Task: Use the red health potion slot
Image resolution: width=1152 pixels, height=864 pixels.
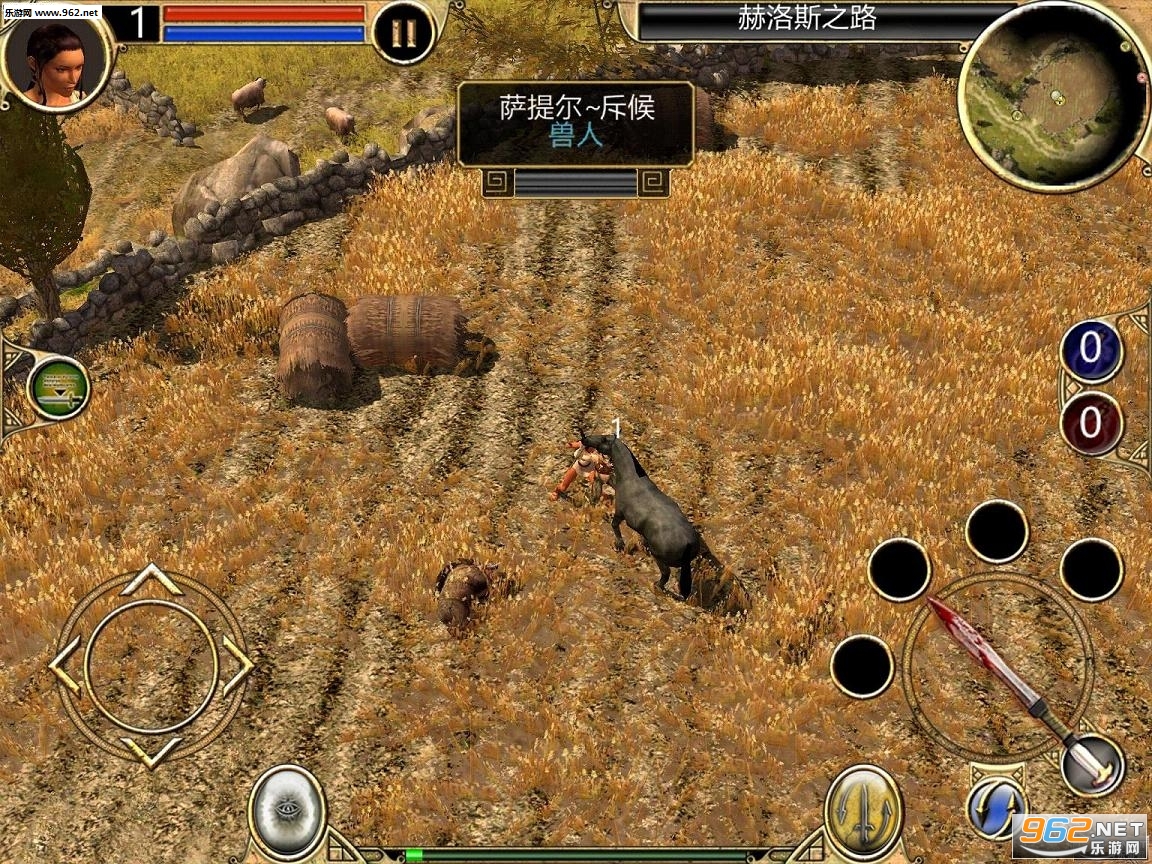Action: tap(1090, 423)
